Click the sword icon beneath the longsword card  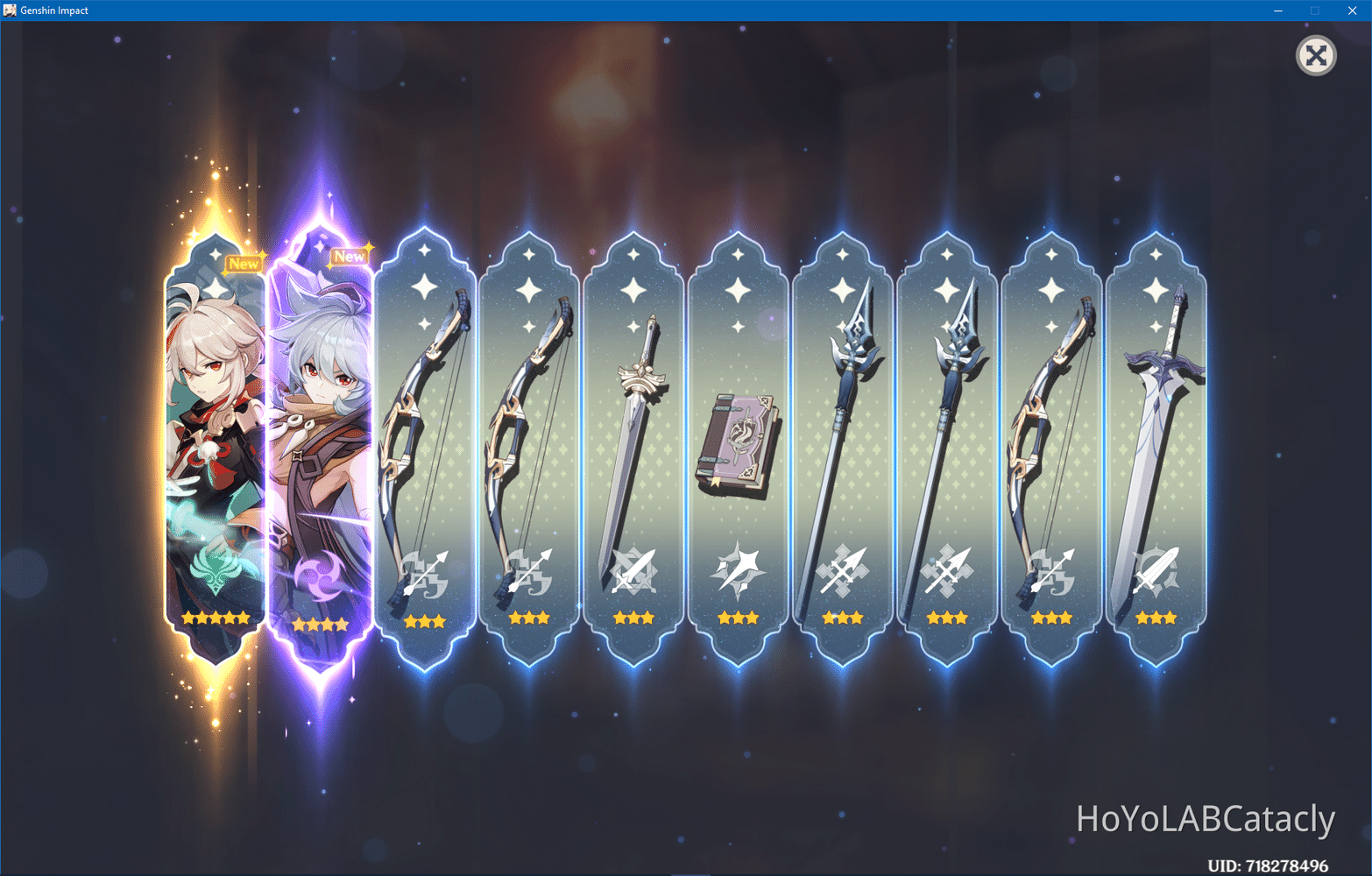pyautogui.click(x=634, y=569)
